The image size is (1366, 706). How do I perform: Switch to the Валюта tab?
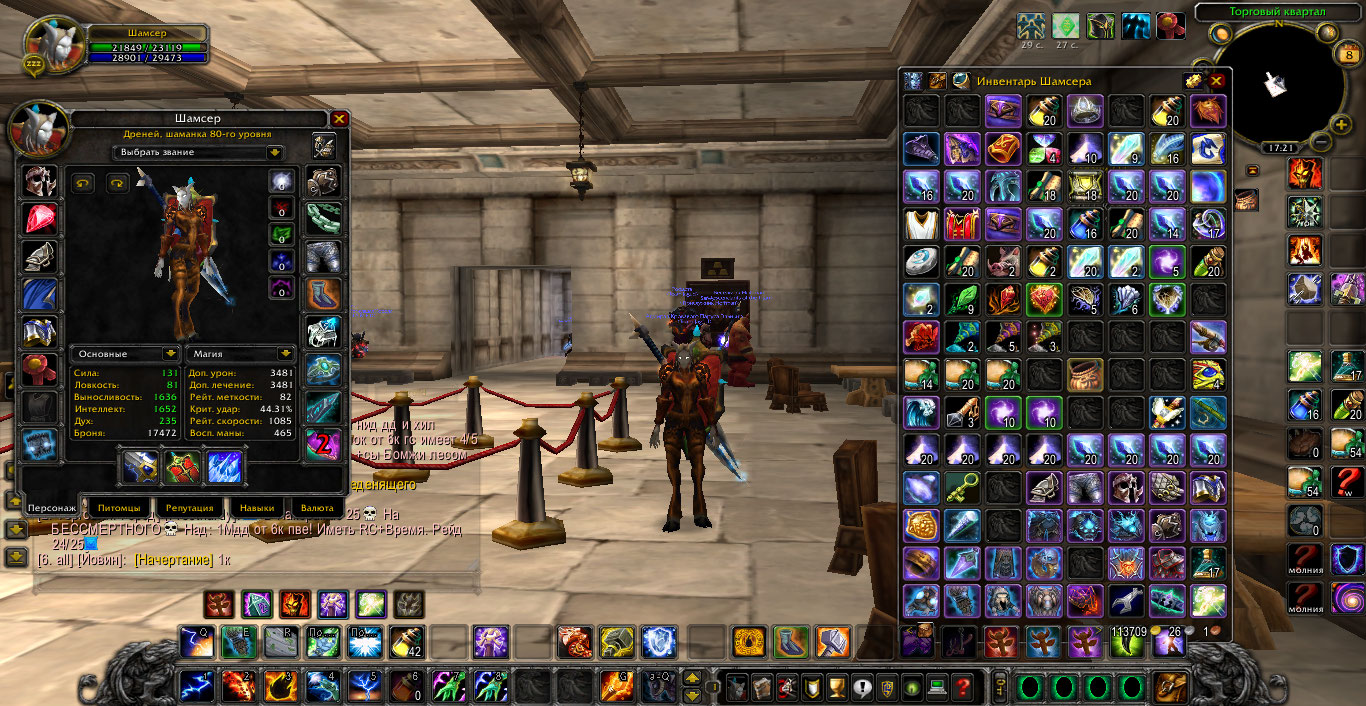(x=317, y=508)
